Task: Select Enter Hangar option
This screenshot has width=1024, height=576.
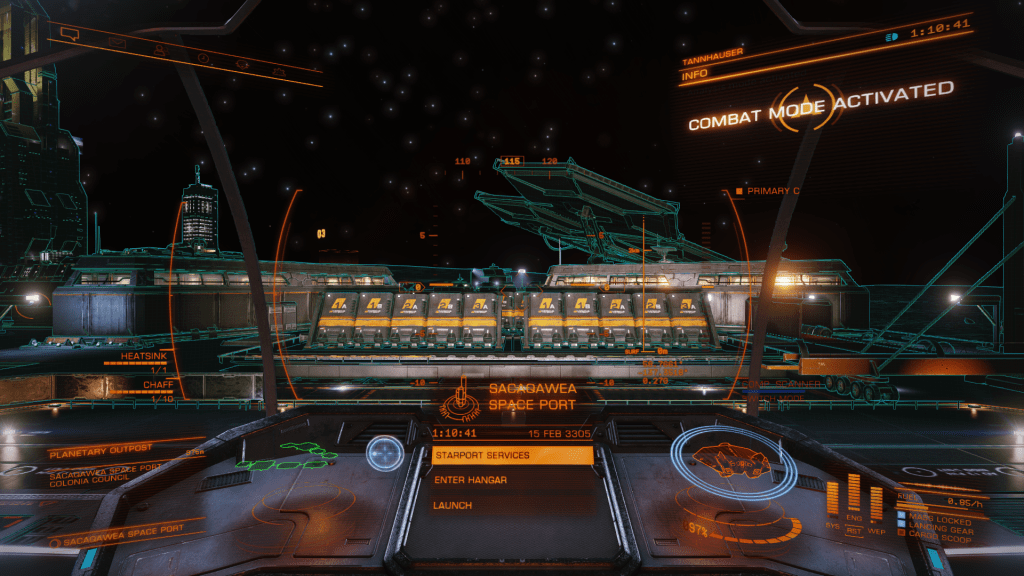Action: point(511,480)
